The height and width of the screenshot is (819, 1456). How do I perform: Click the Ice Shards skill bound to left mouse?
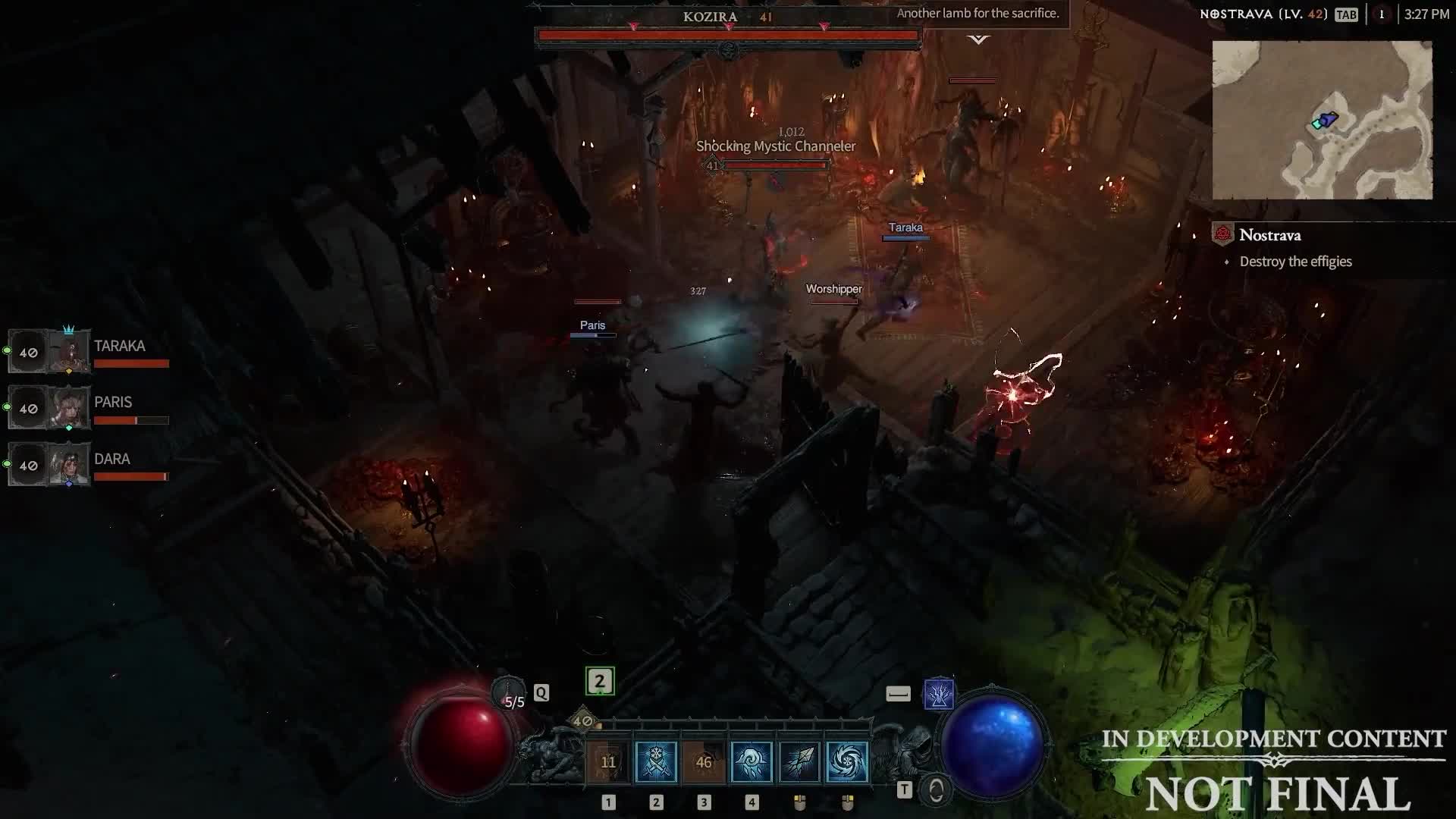(x=799, y=761)
